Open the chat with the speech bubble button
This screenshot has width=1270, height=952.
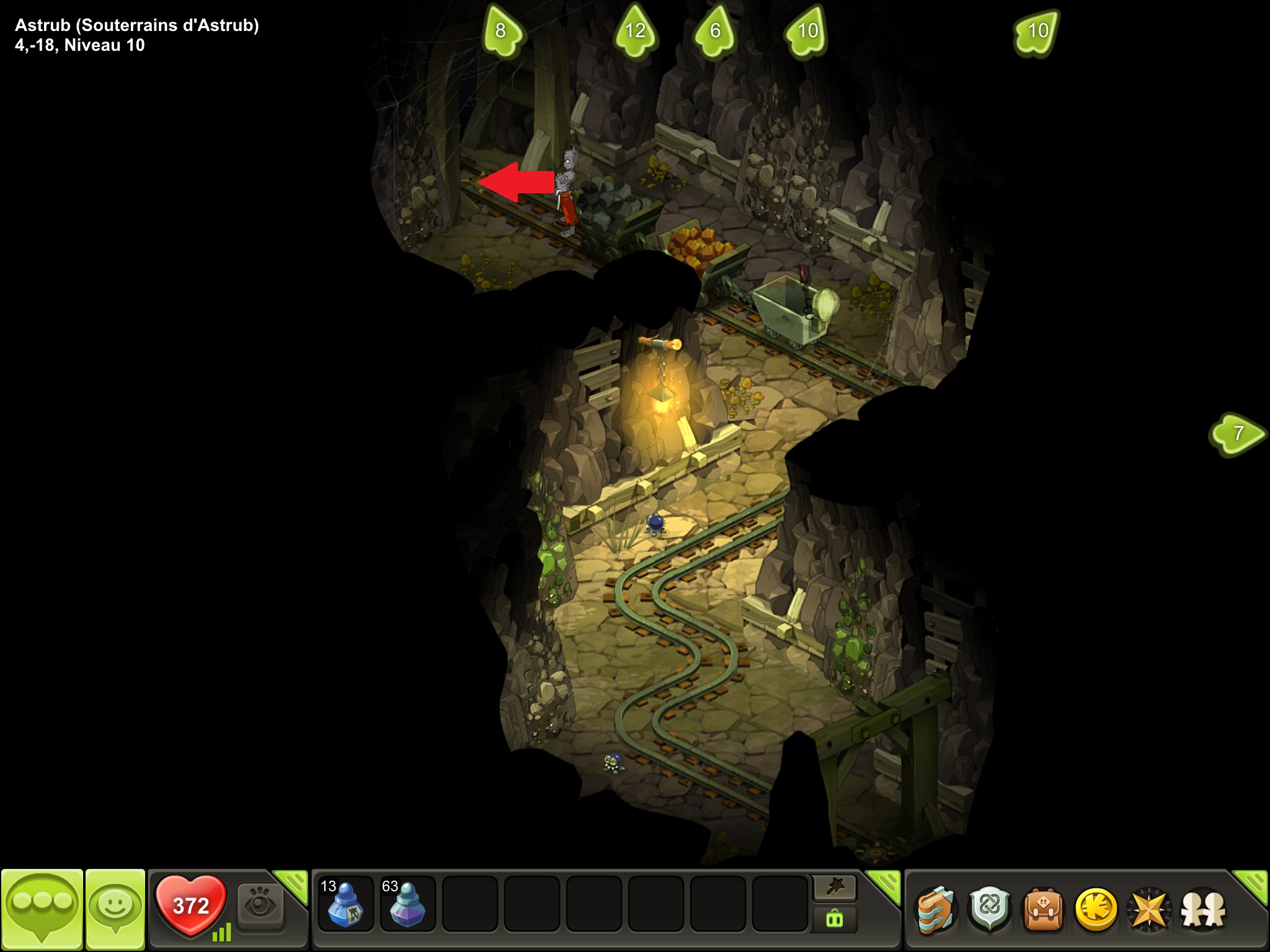tap(42, 908)
